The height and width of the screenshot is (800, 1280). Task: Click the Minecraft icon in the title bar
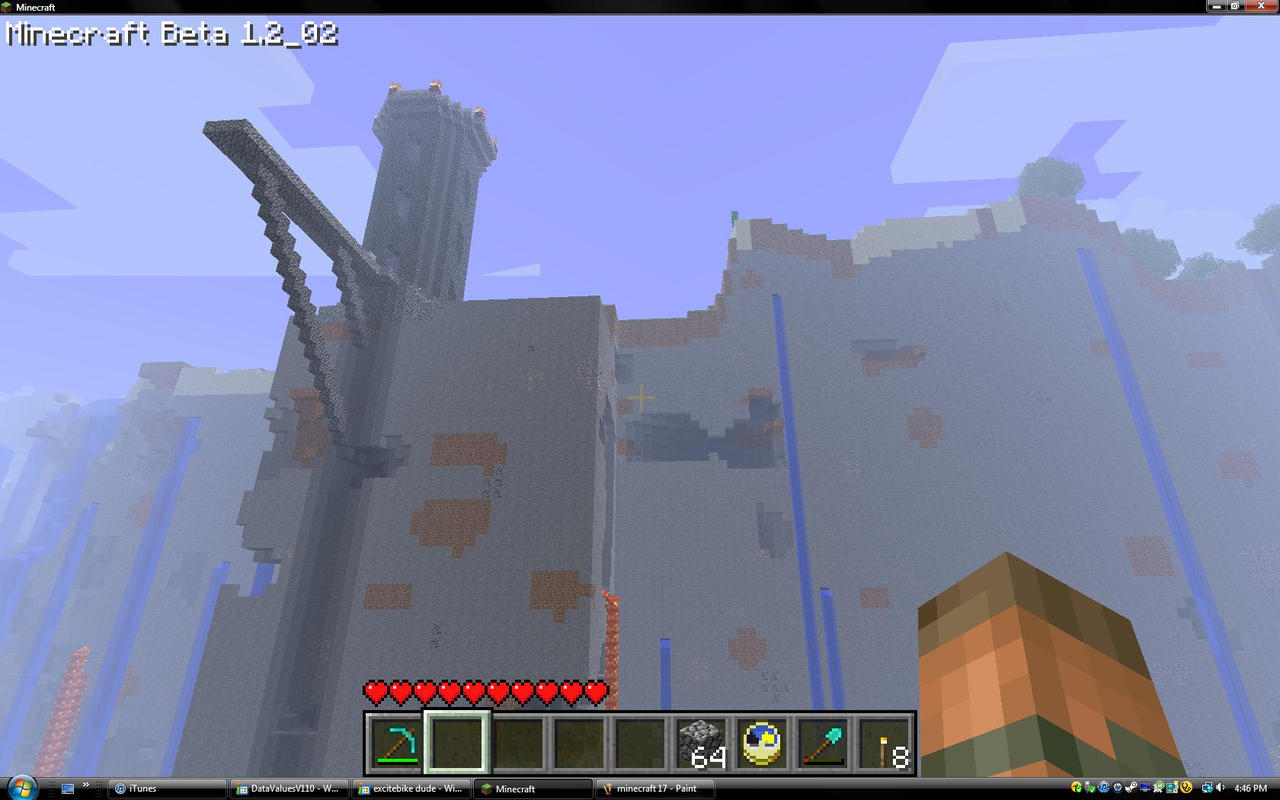pyautogui.click(x=8, y=6)
